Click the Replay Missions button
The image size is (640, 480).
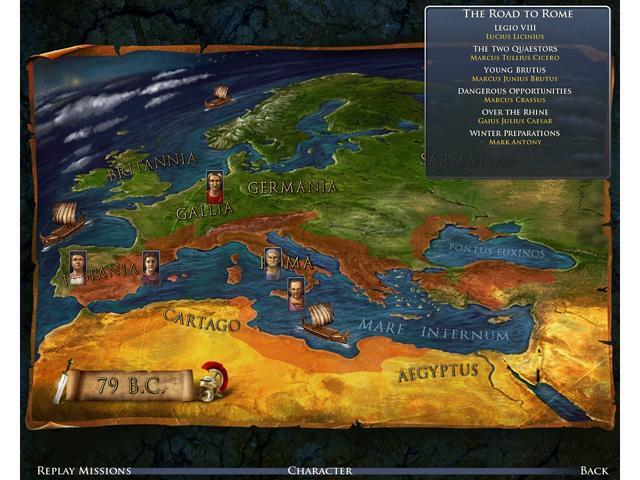83,469
